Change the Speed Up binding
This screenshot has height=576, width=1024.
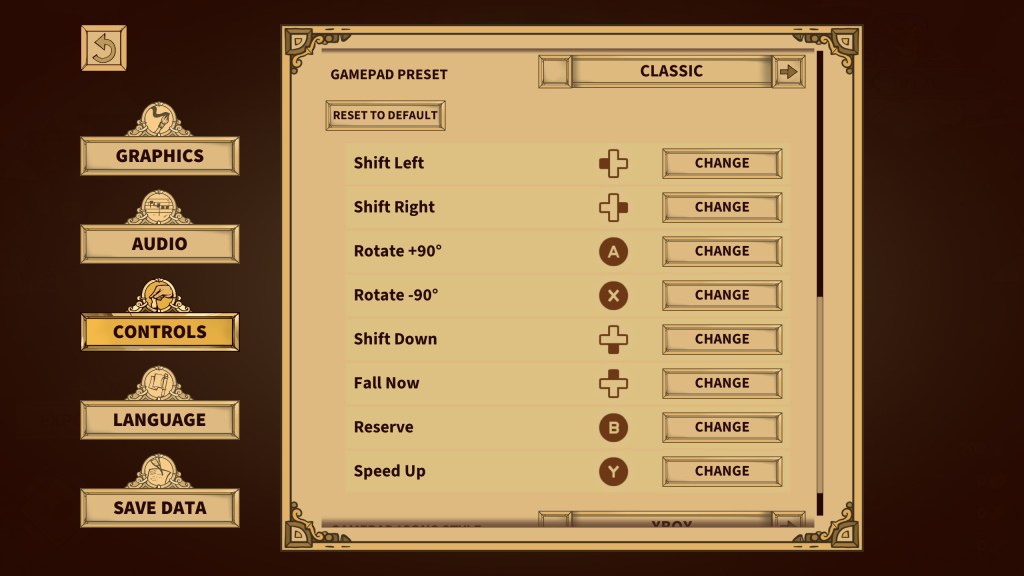pos(722,471)
